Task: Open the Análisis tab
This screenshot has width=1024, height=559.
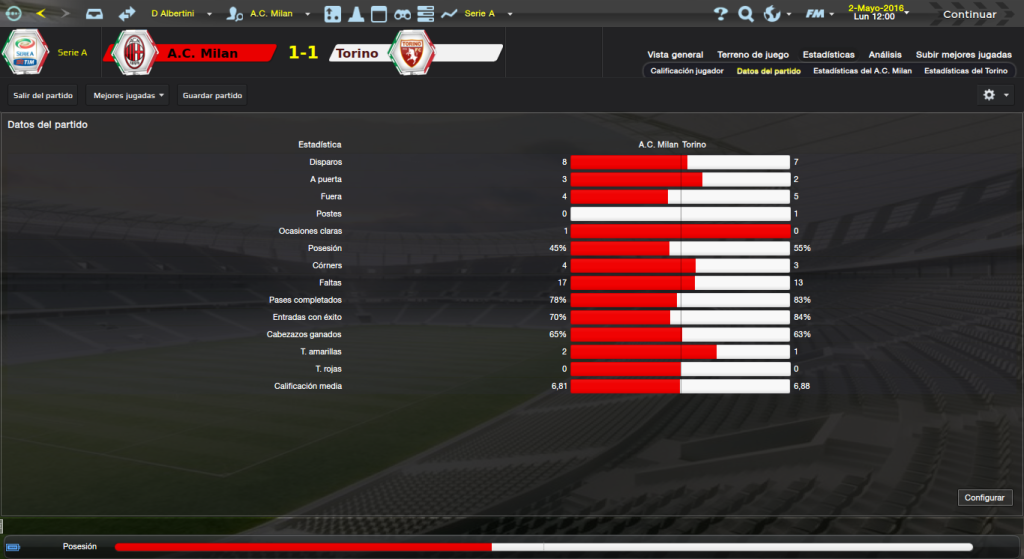Action: tap(885, 55)
